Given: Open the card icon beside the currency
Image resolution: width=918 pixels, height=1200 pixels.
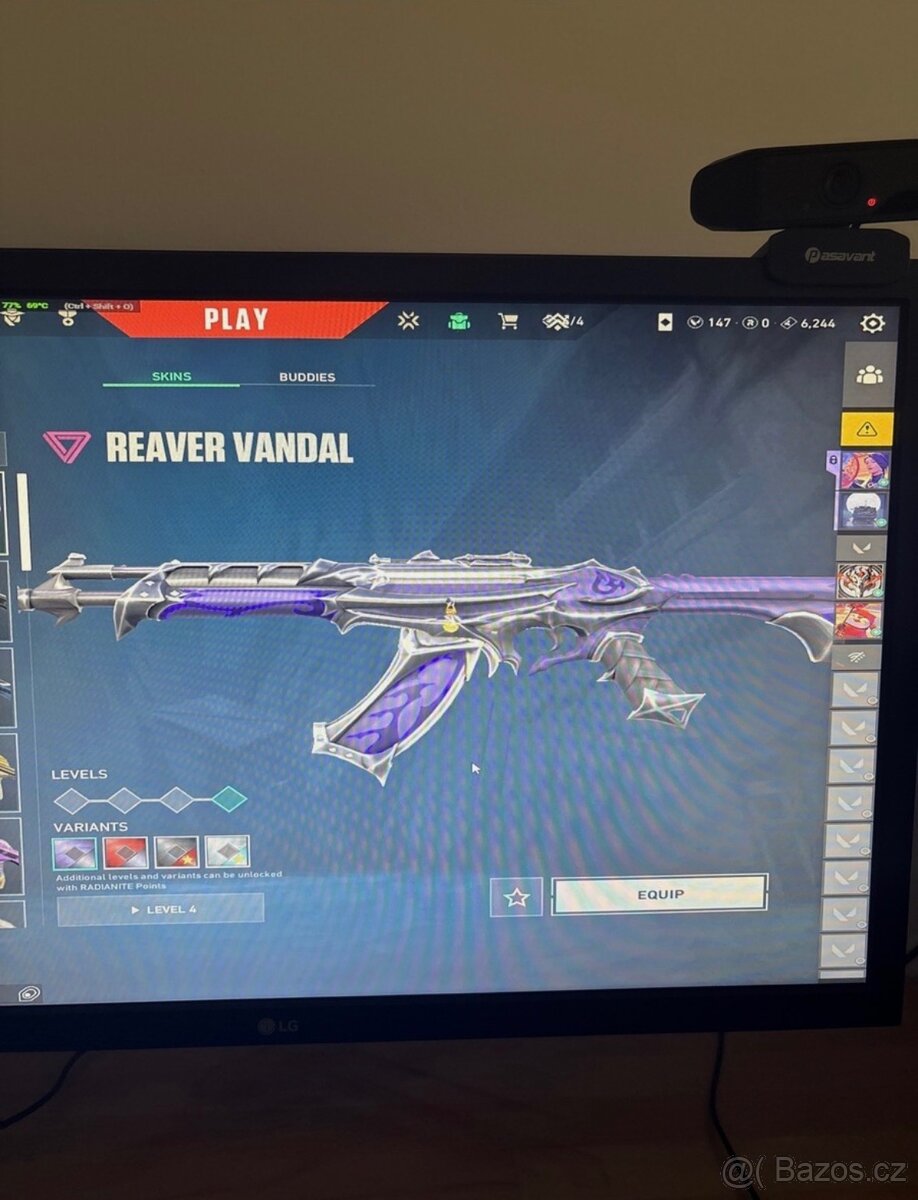Looking at the screenshot, I should [x=665, y=323].
